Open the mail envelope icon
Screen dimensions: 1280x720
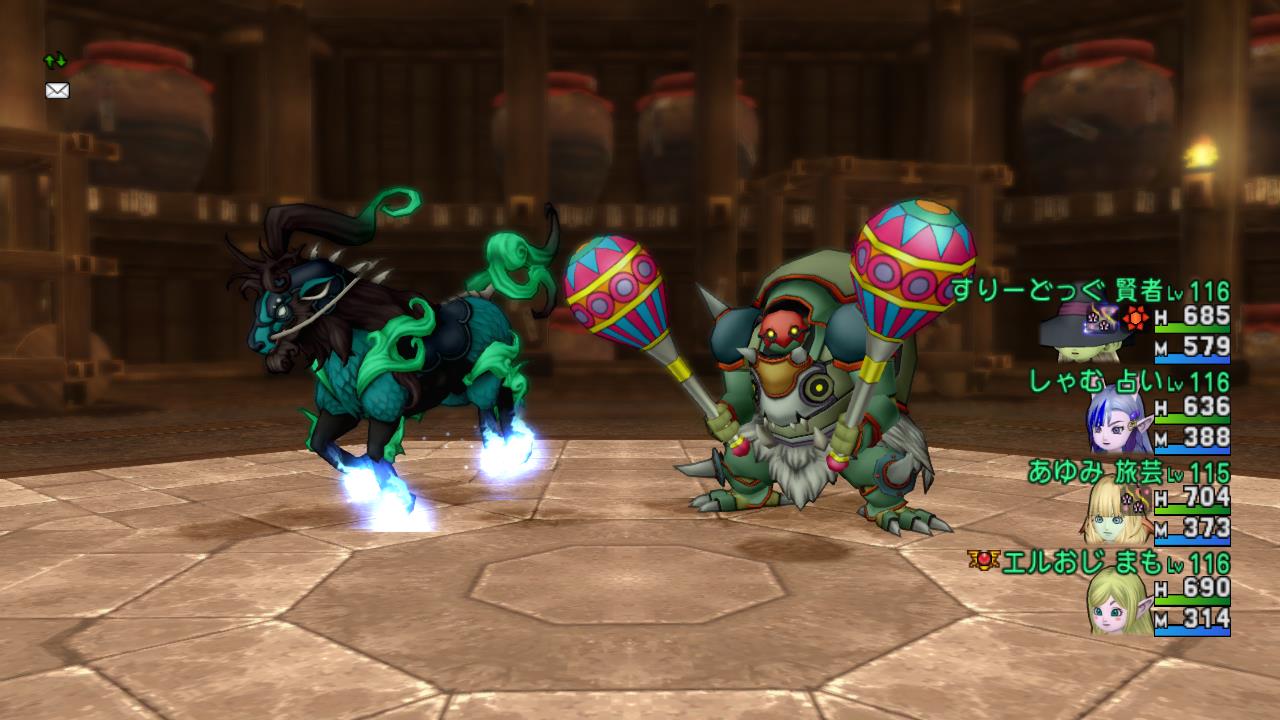point(57,91)
